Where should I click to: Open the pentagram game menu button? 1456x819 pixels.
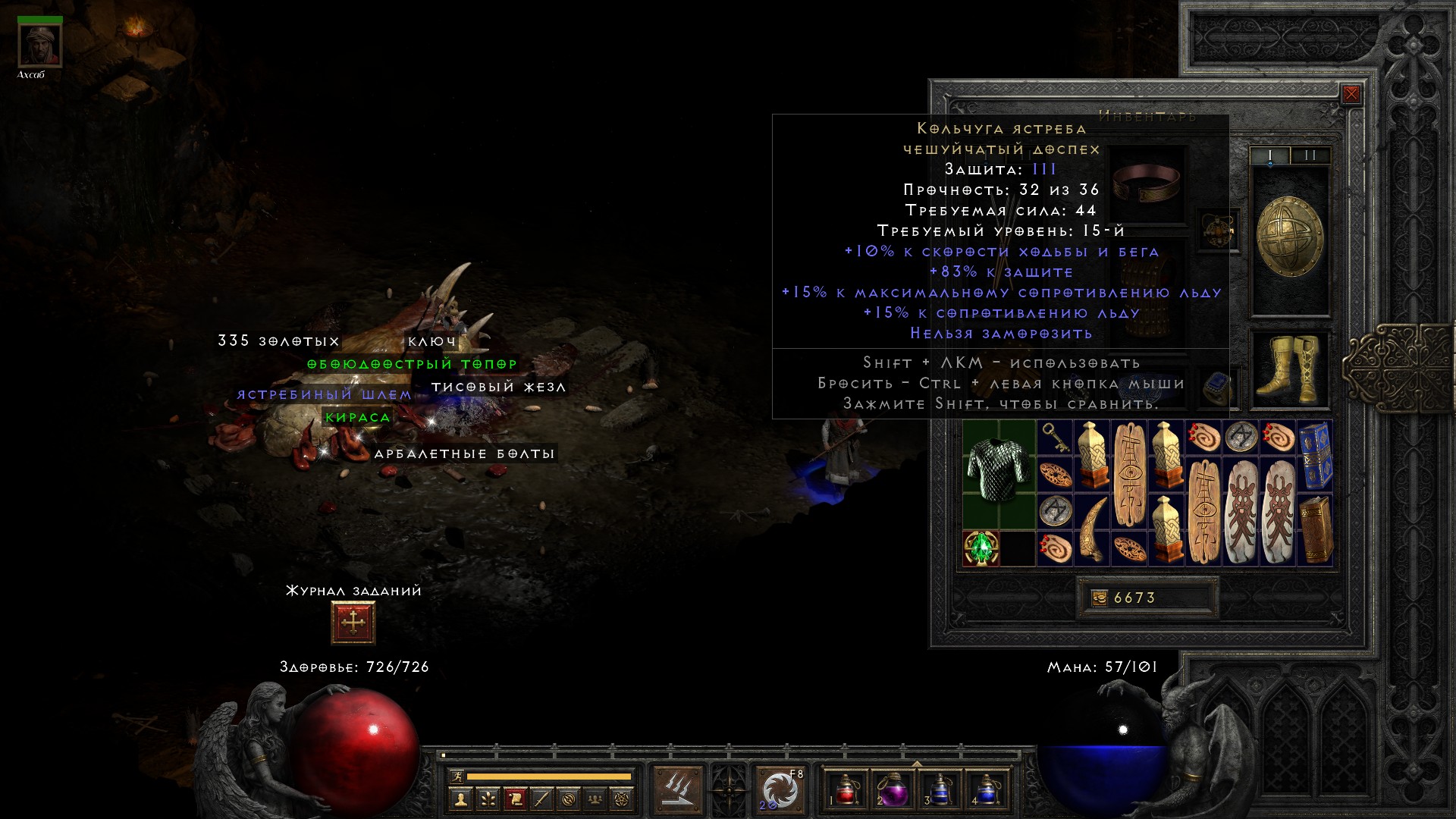click(622, 799)
